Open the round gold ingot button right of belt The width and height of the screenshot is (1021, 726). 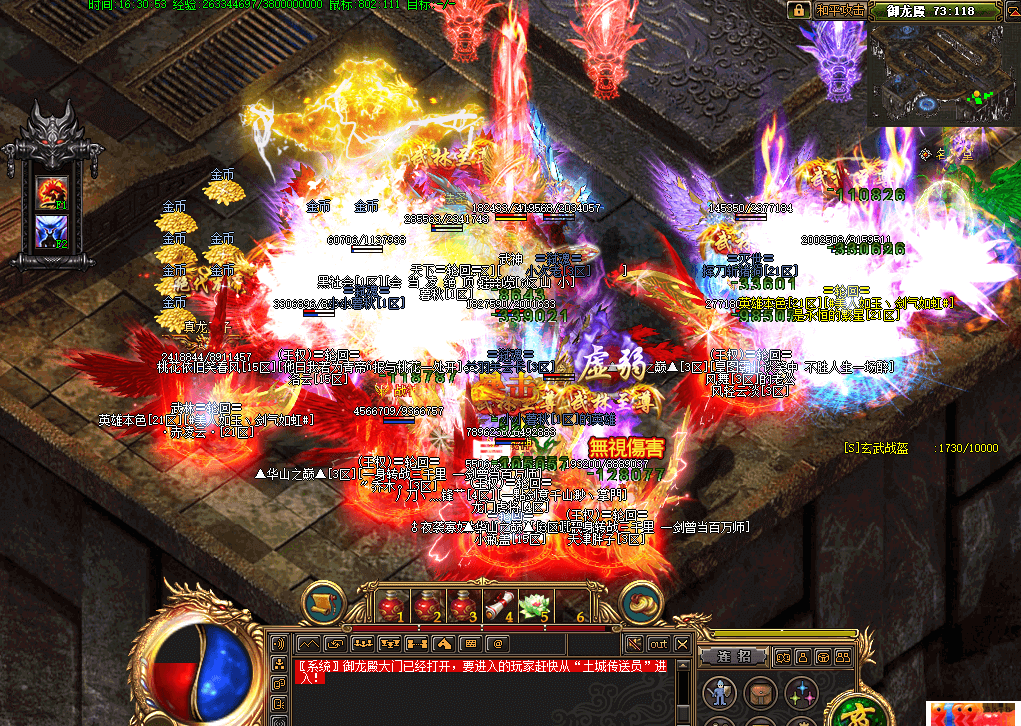click(x=642, y=602)
